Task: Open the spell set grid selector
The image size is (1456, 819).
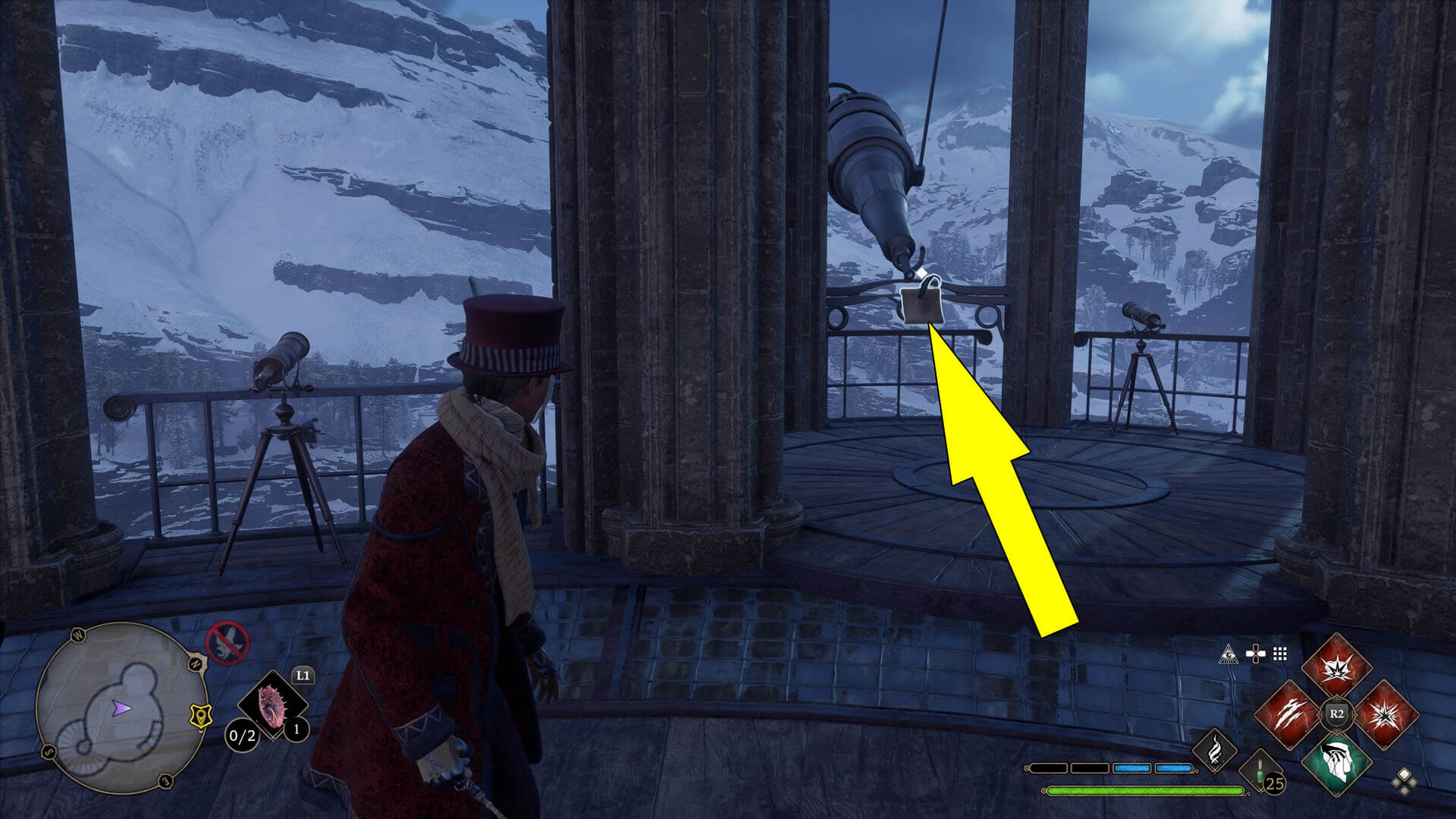Action: (x=1279, y=654)
